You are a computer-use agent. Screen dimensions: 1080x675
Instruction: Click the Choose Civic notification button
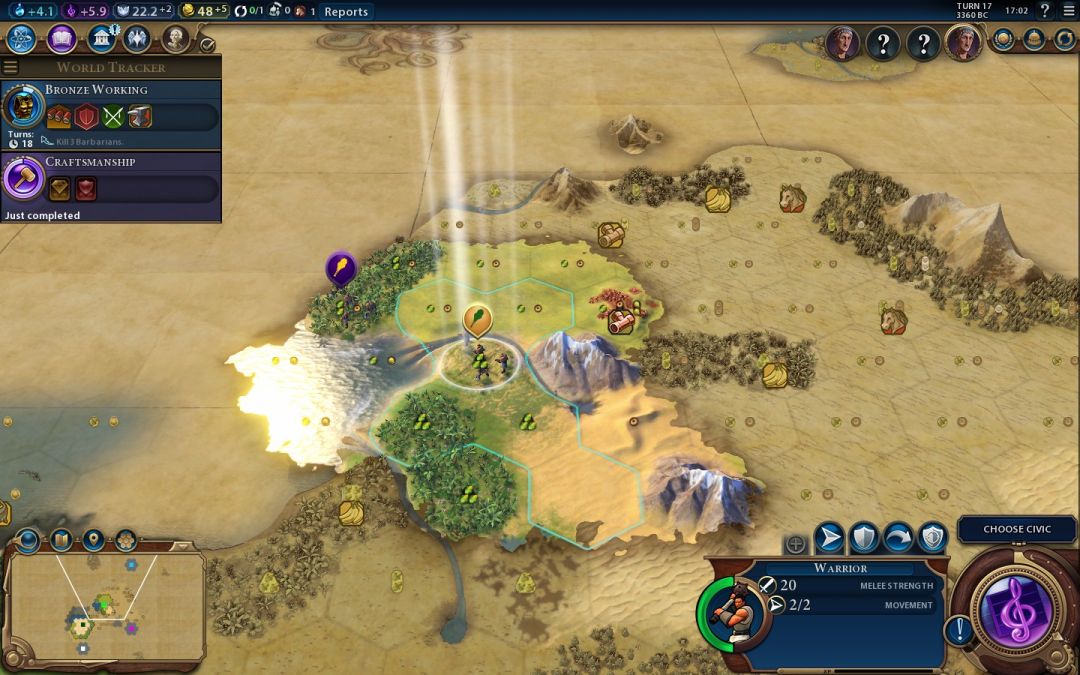pyautogui.click(x=1016, y=529)
